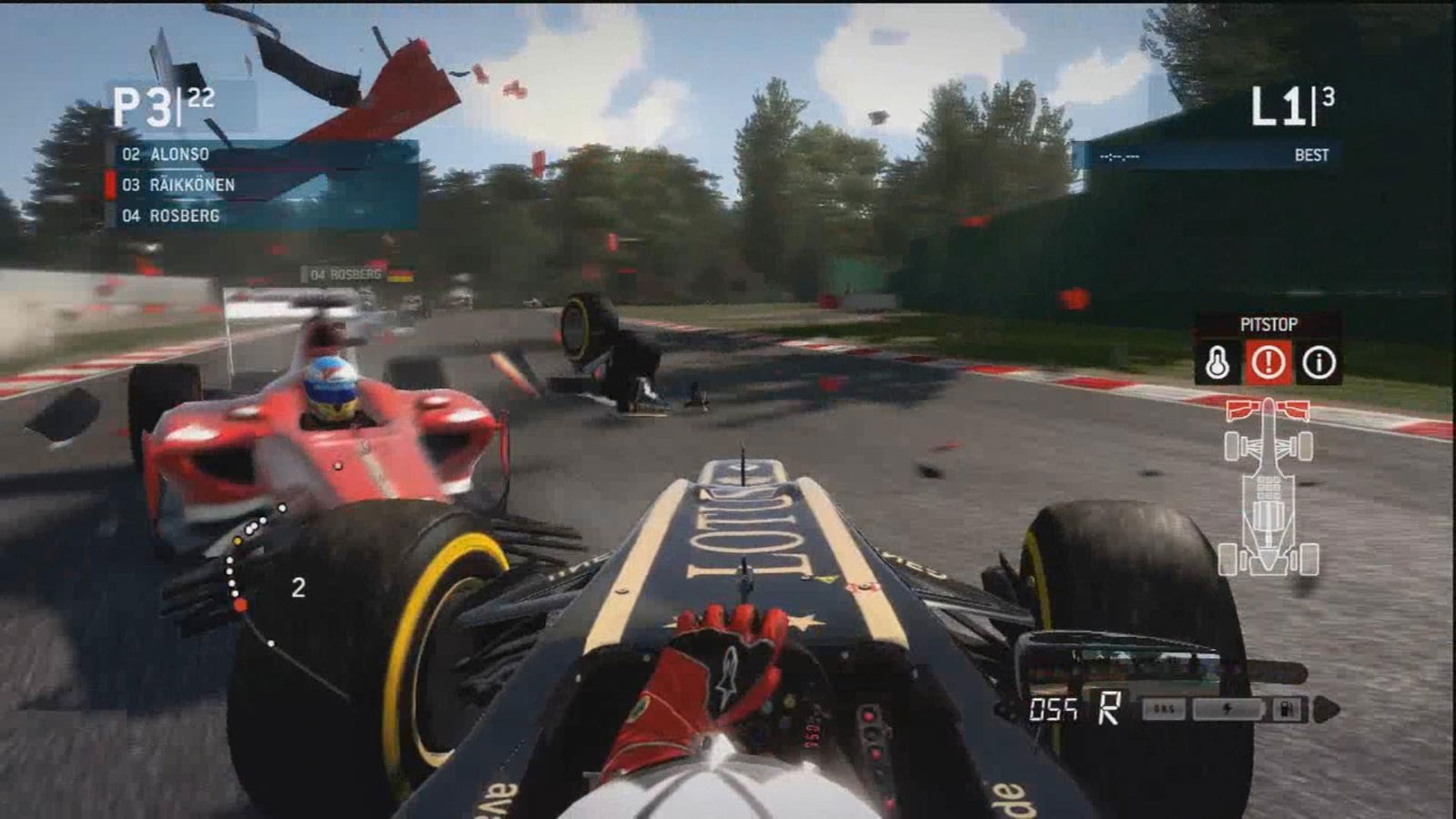
Task: Choose the 04 Rosberg standings row
Action: tap(264, 216)
